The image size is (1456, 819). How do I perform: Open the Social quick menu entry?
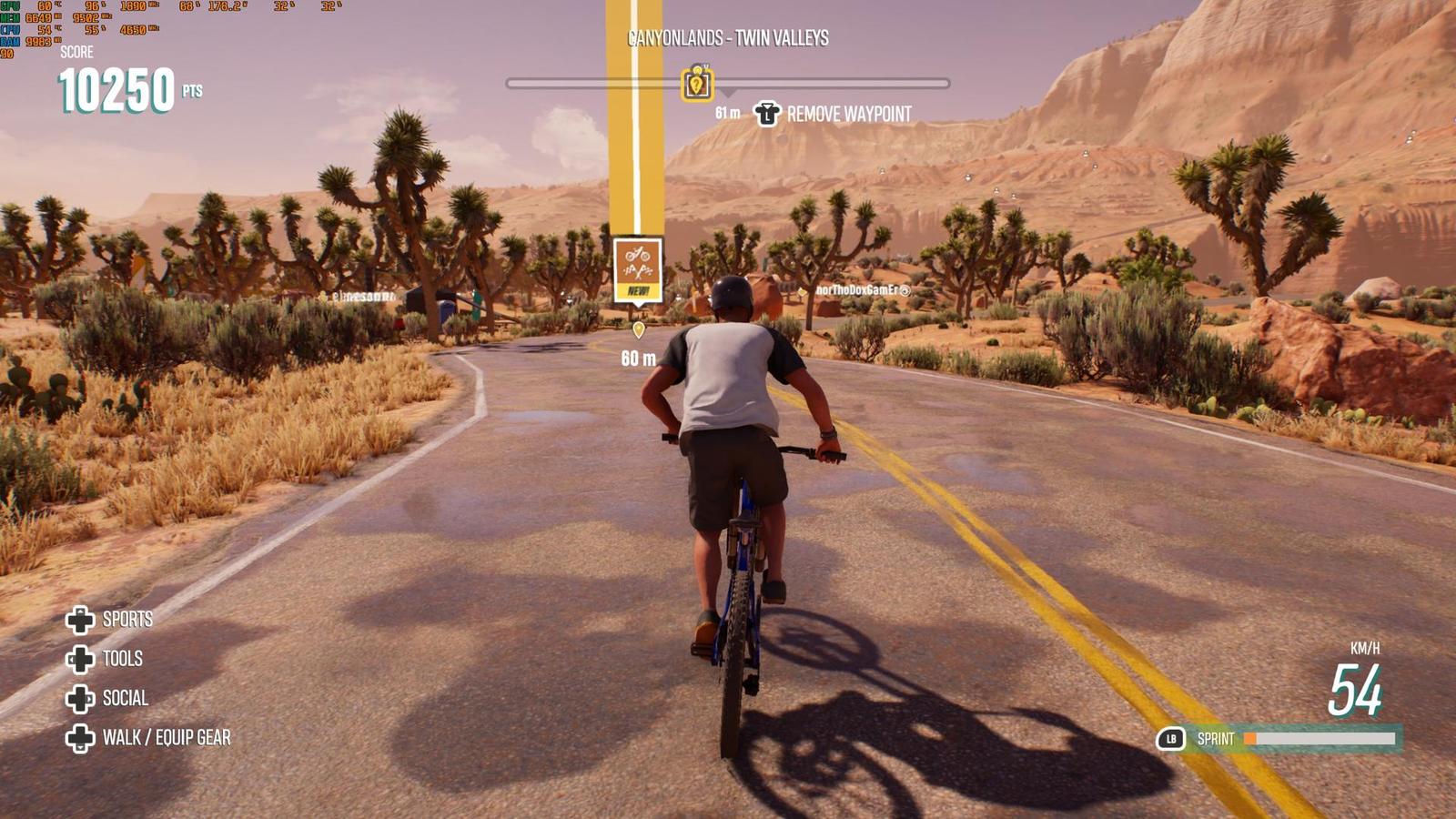[x=107, y=699]
